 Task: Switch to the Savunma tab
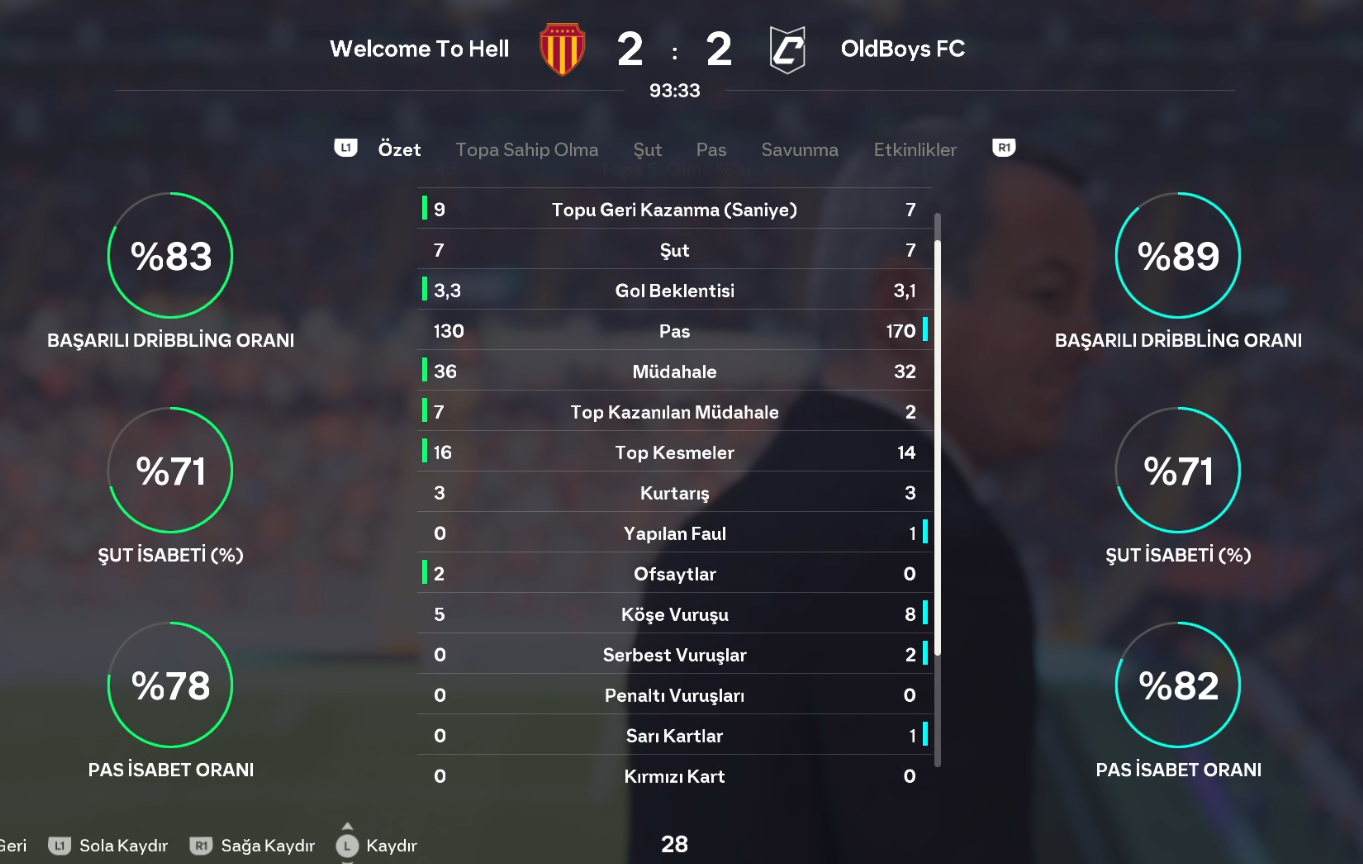tap(799, 150)
